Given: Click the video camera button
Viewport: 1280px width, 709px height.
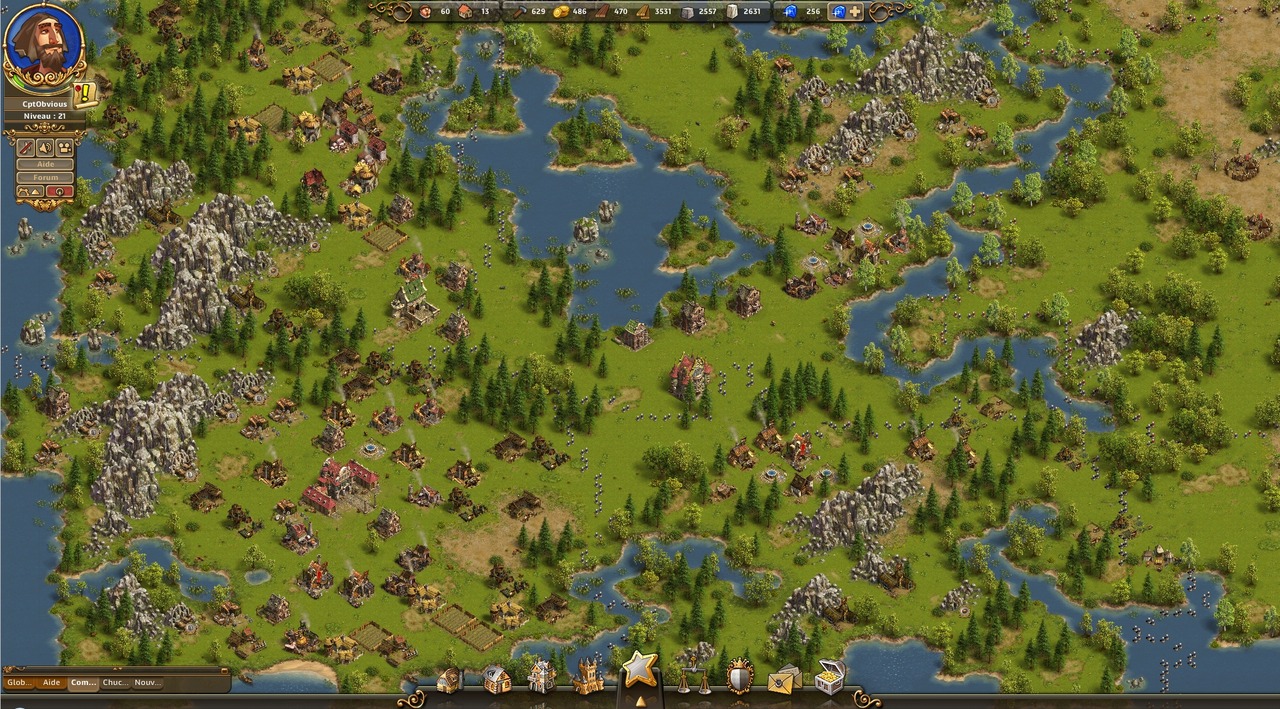Looking at the screenshot, I should tap(65, 146).
